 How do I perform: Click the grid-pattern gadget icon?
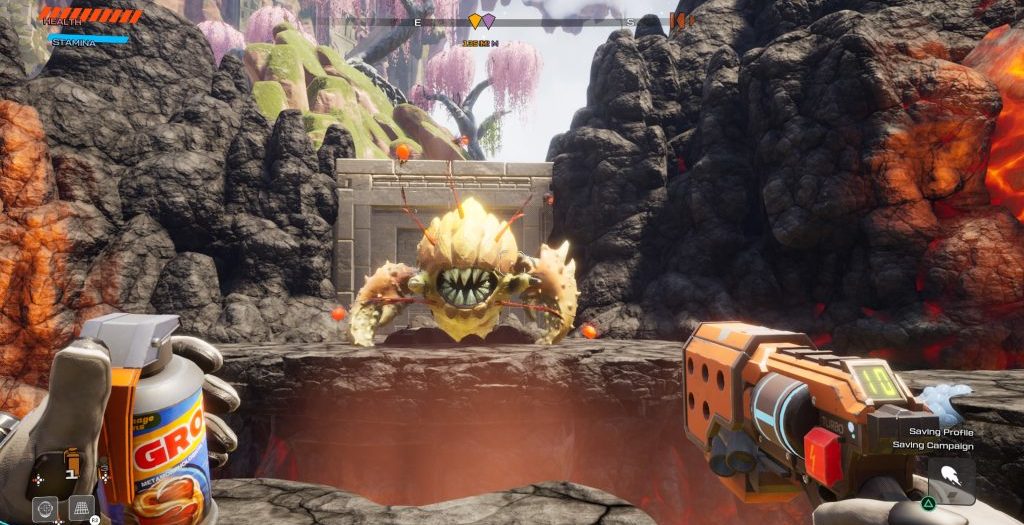(x=82, y=507)
